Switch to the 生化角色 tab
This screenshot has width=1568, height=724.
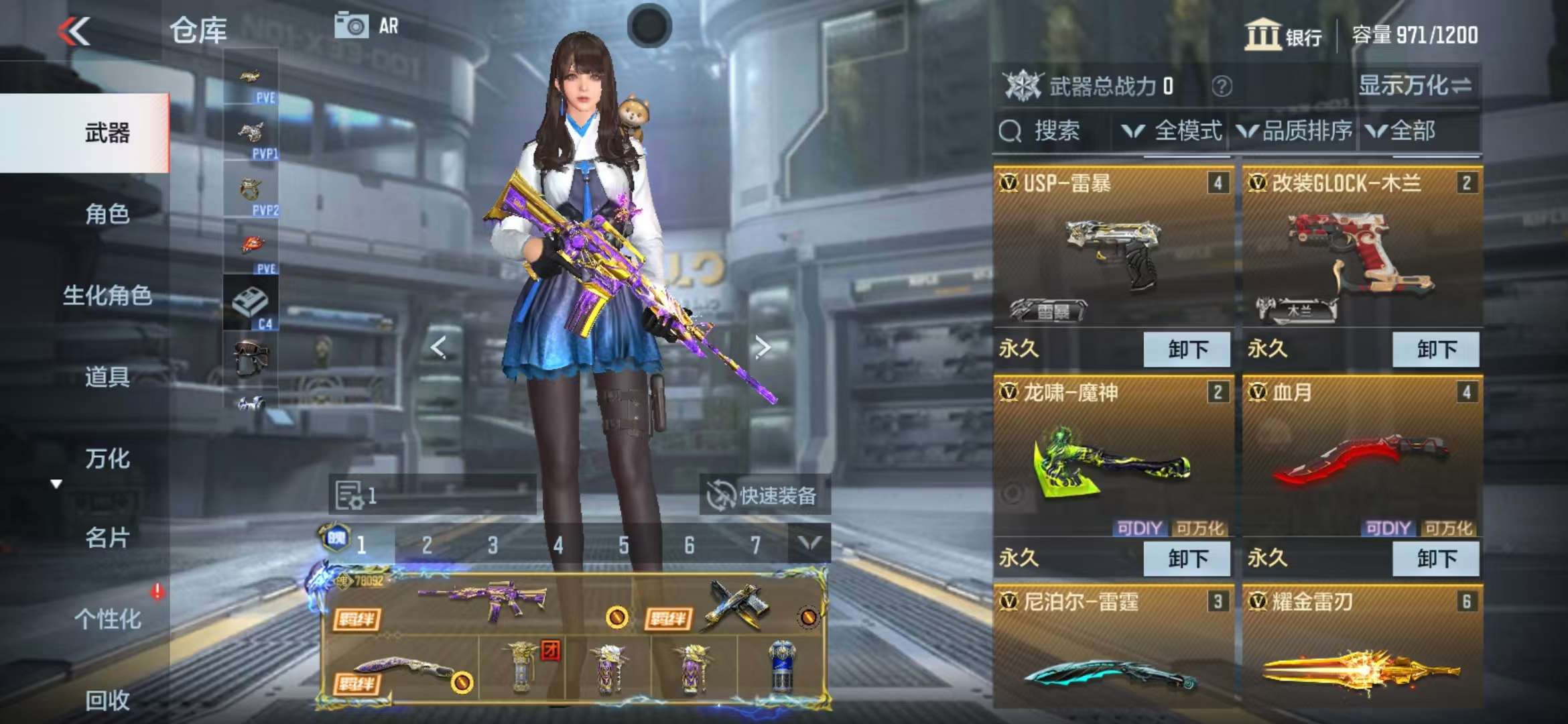point(107,296)
